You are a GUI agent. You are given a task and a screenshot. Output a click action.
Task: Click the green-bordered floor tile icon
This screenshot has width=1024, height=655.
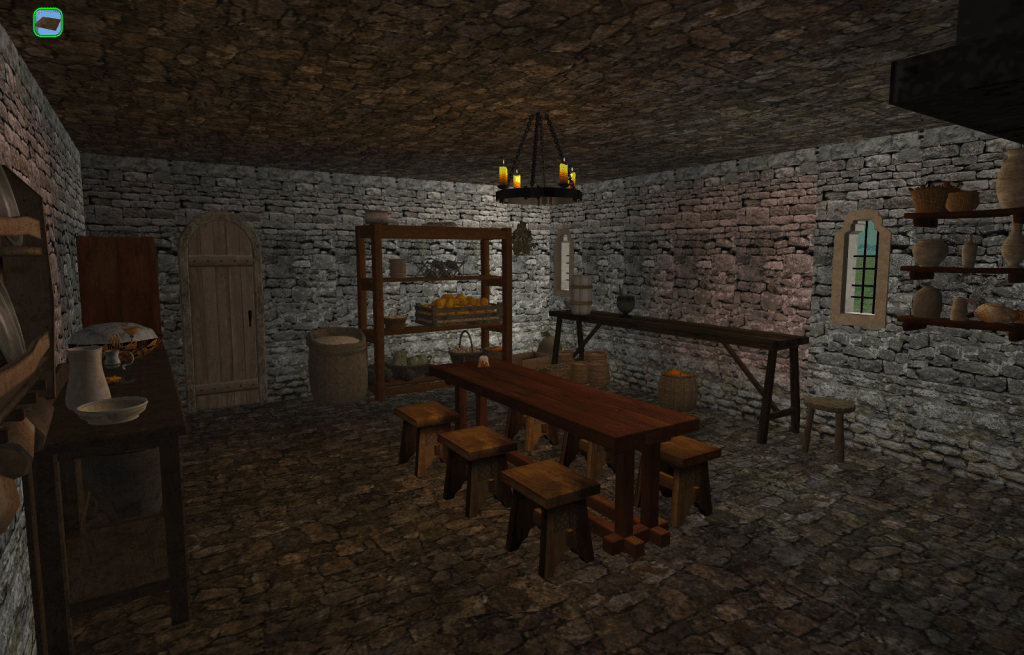click(48, 22)
